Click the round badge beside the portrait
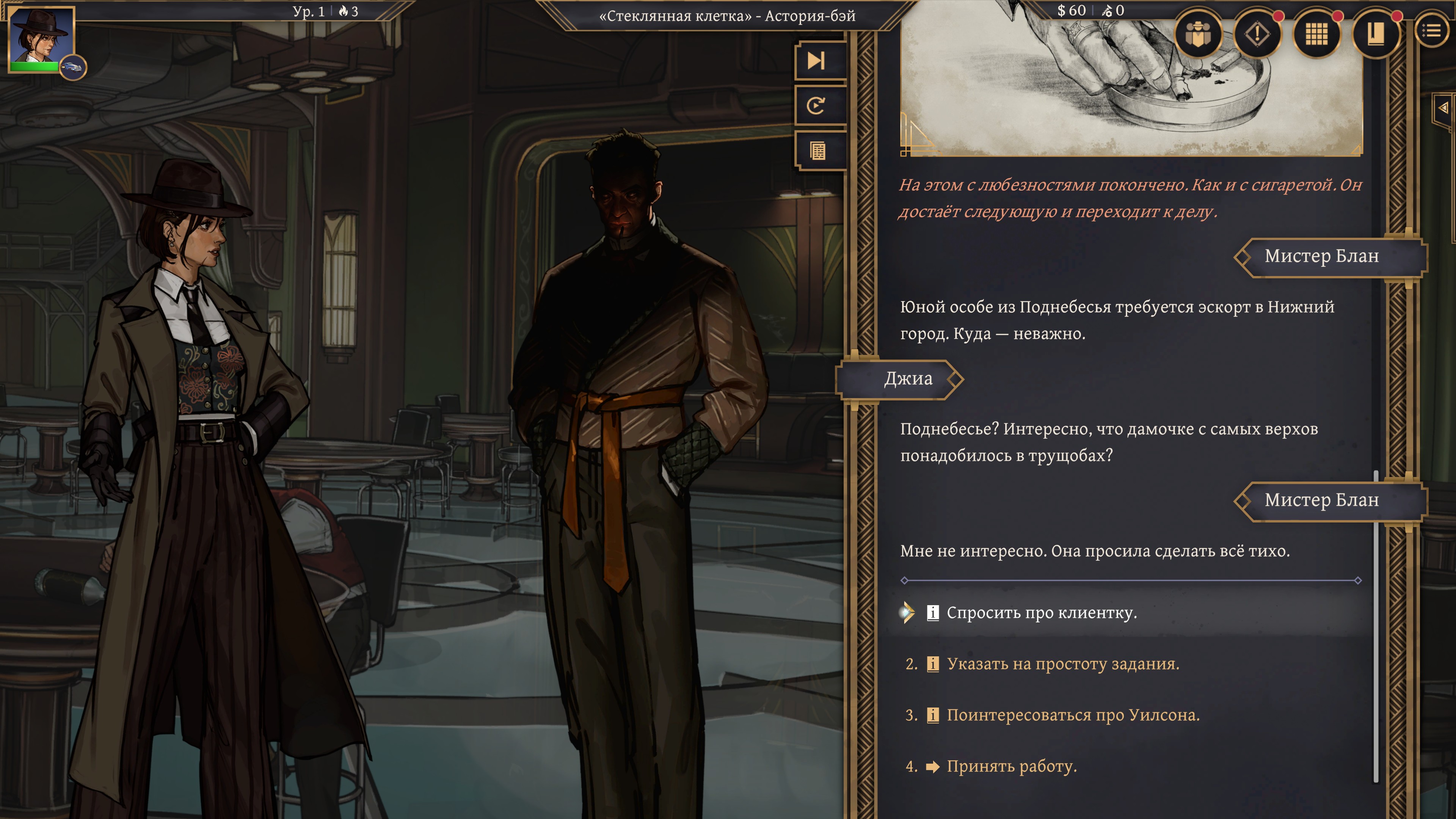The width and height of the screenshot is (1456, 819). [73, 68]
